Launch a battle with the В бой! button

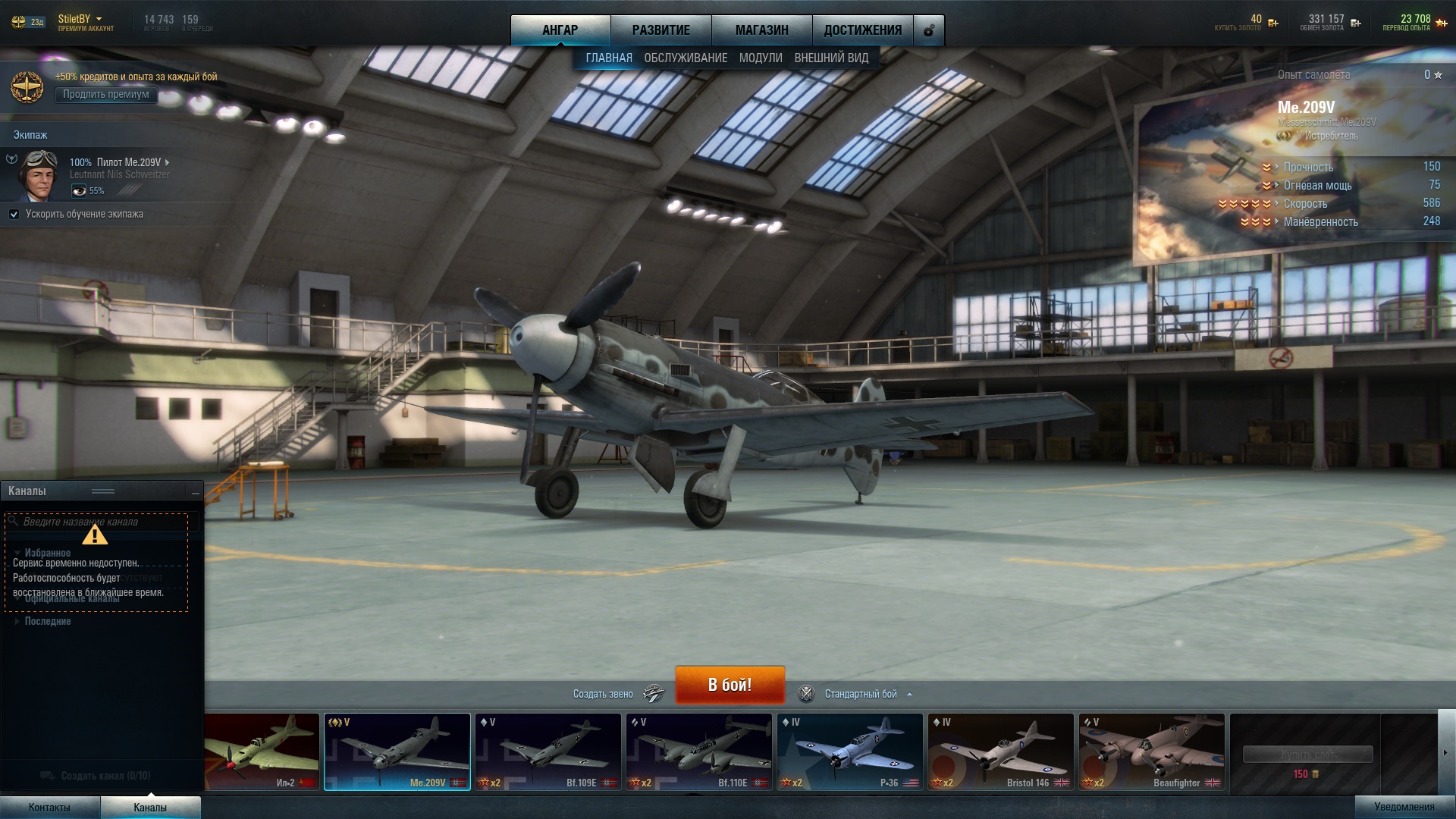point(730,685)
